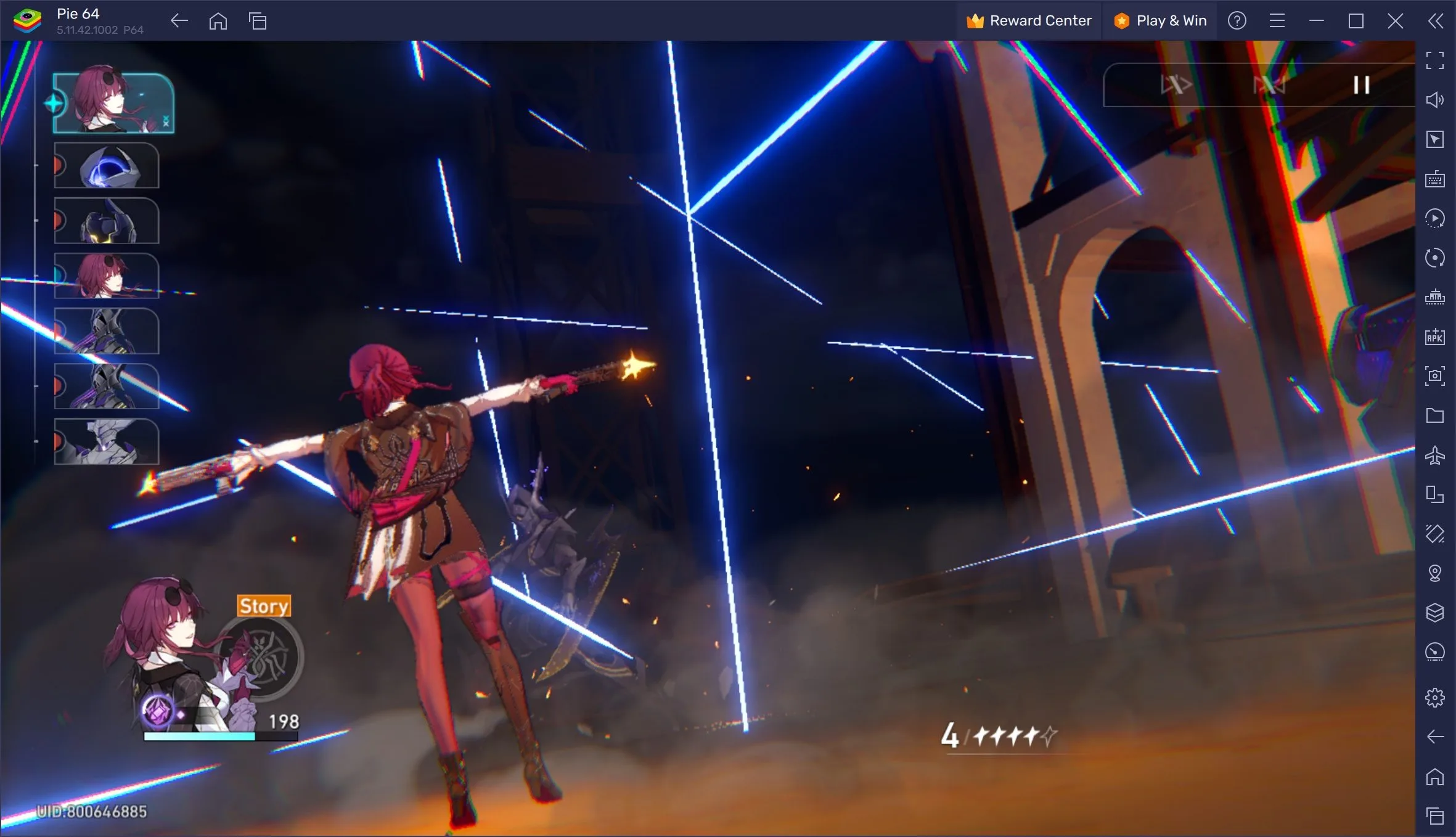1456x837 pixels.
Task: Toggle the auto-battle button
Action: [1269, 85]
